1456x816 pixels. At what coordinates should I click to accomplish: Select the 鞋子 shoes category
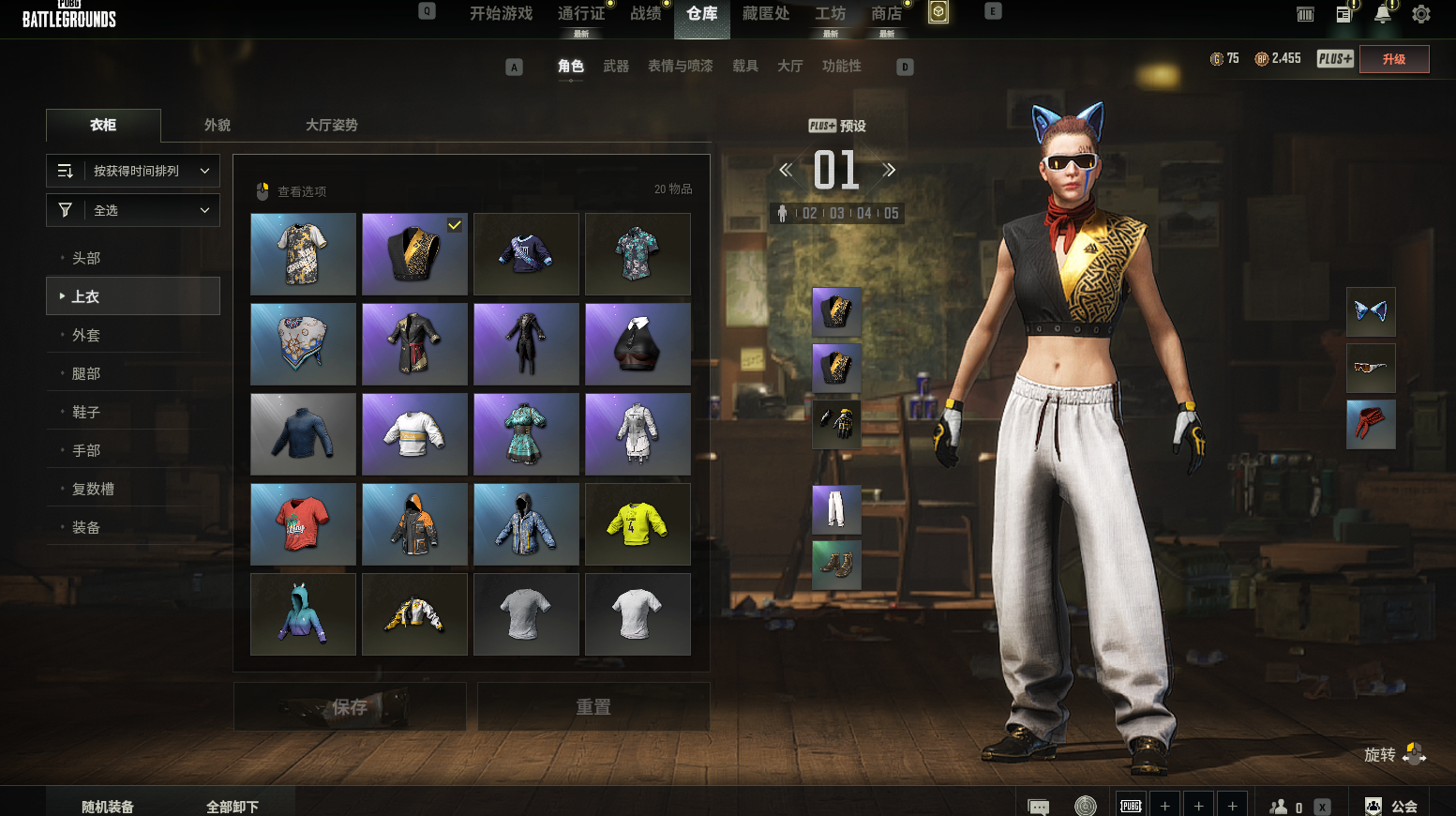(x=86, y=412)
